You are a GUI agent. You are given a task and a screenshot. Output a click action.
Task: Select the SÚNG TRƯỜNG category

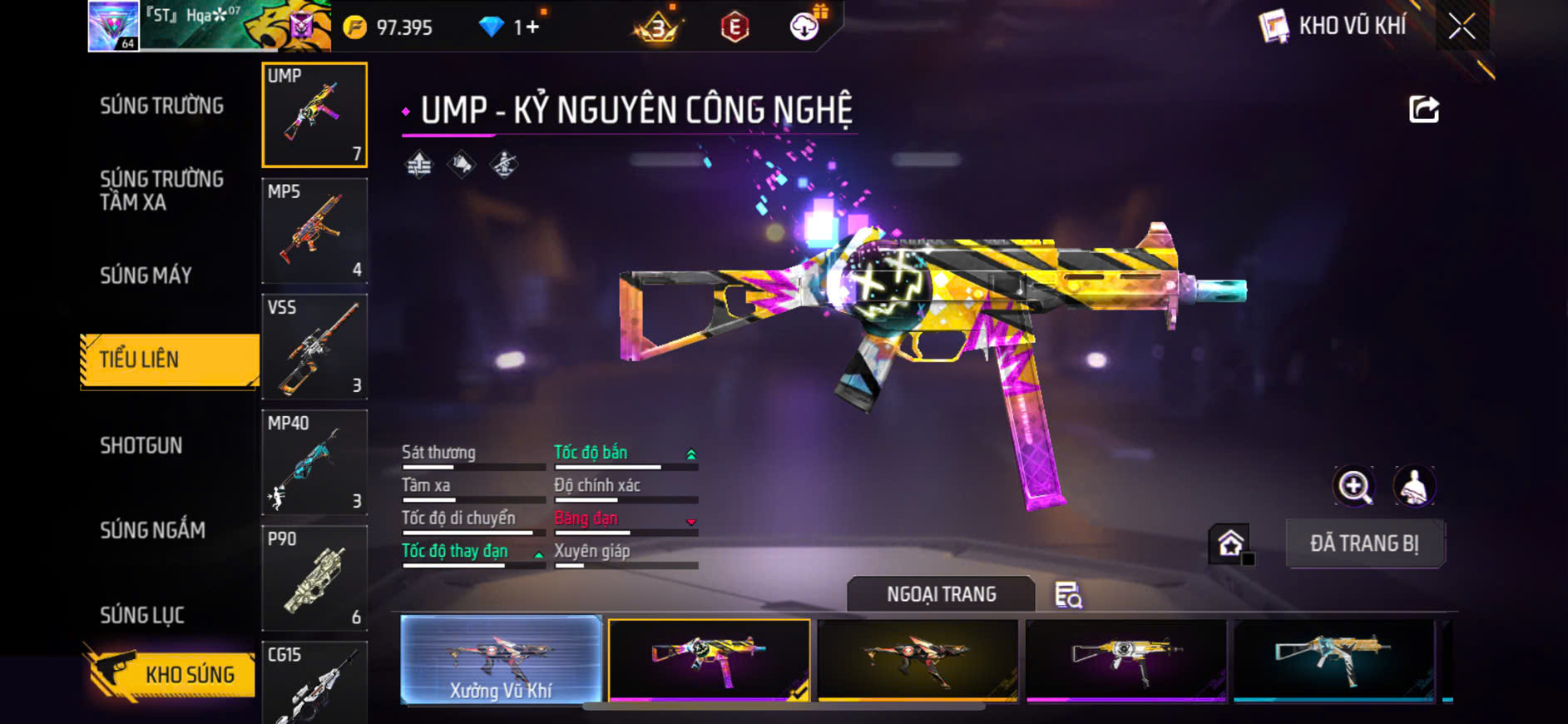click(x=162, y=106)
